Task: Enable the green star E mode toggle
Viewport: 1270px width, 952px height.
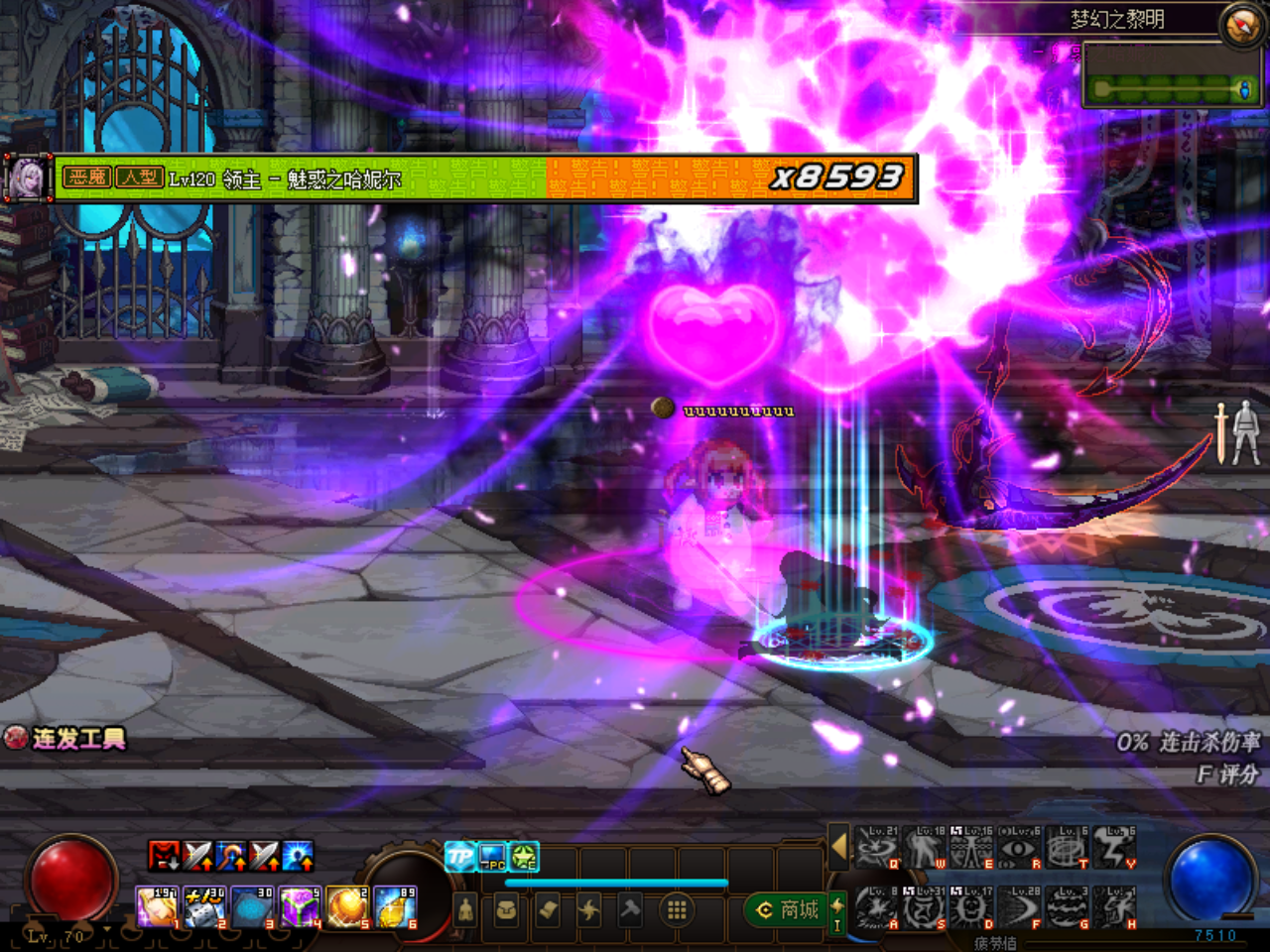Action: coord(524,856)
